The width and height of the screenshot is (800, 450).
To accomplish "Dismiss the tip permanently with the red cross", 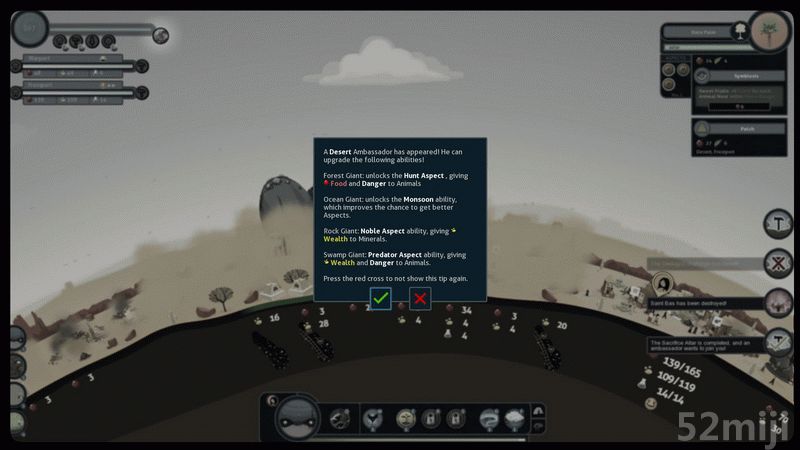I will point(420,297).
